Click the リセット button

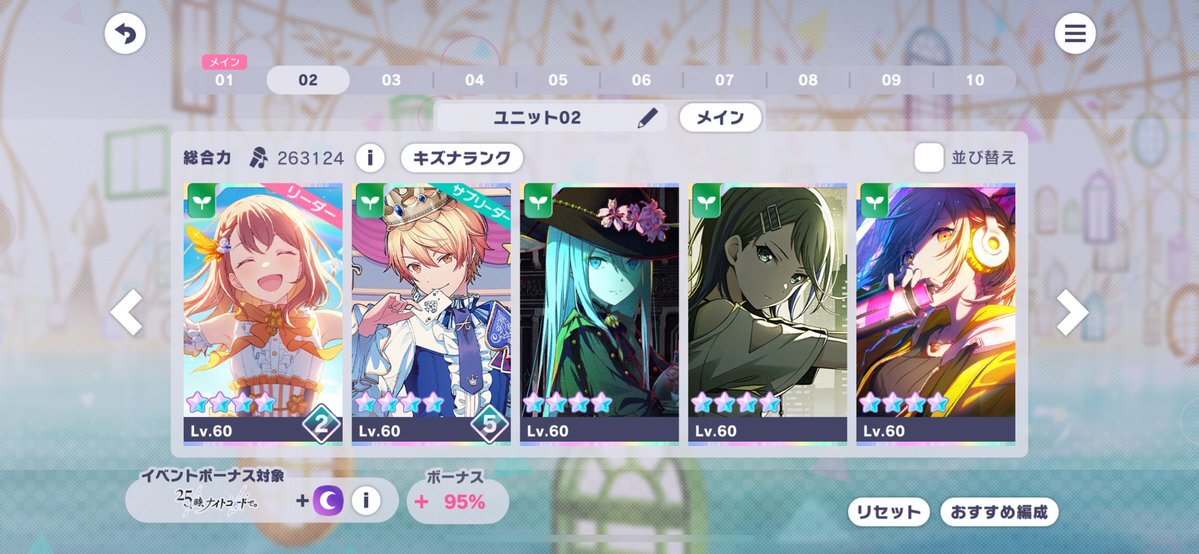pyautogui.click(x=887, y=512)
